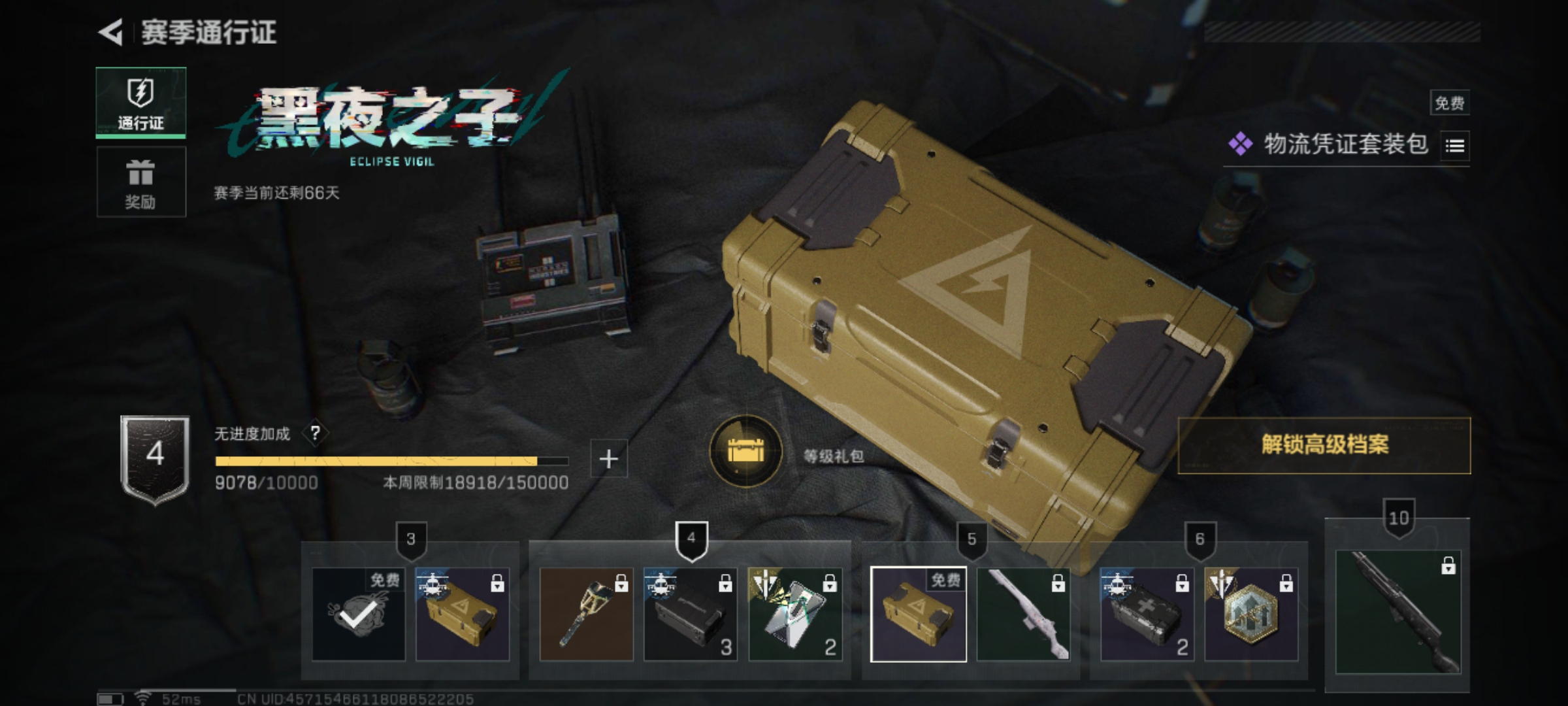Select the locked black case with quantity 3
The image size is (1568, 706).
coord(690,614)
